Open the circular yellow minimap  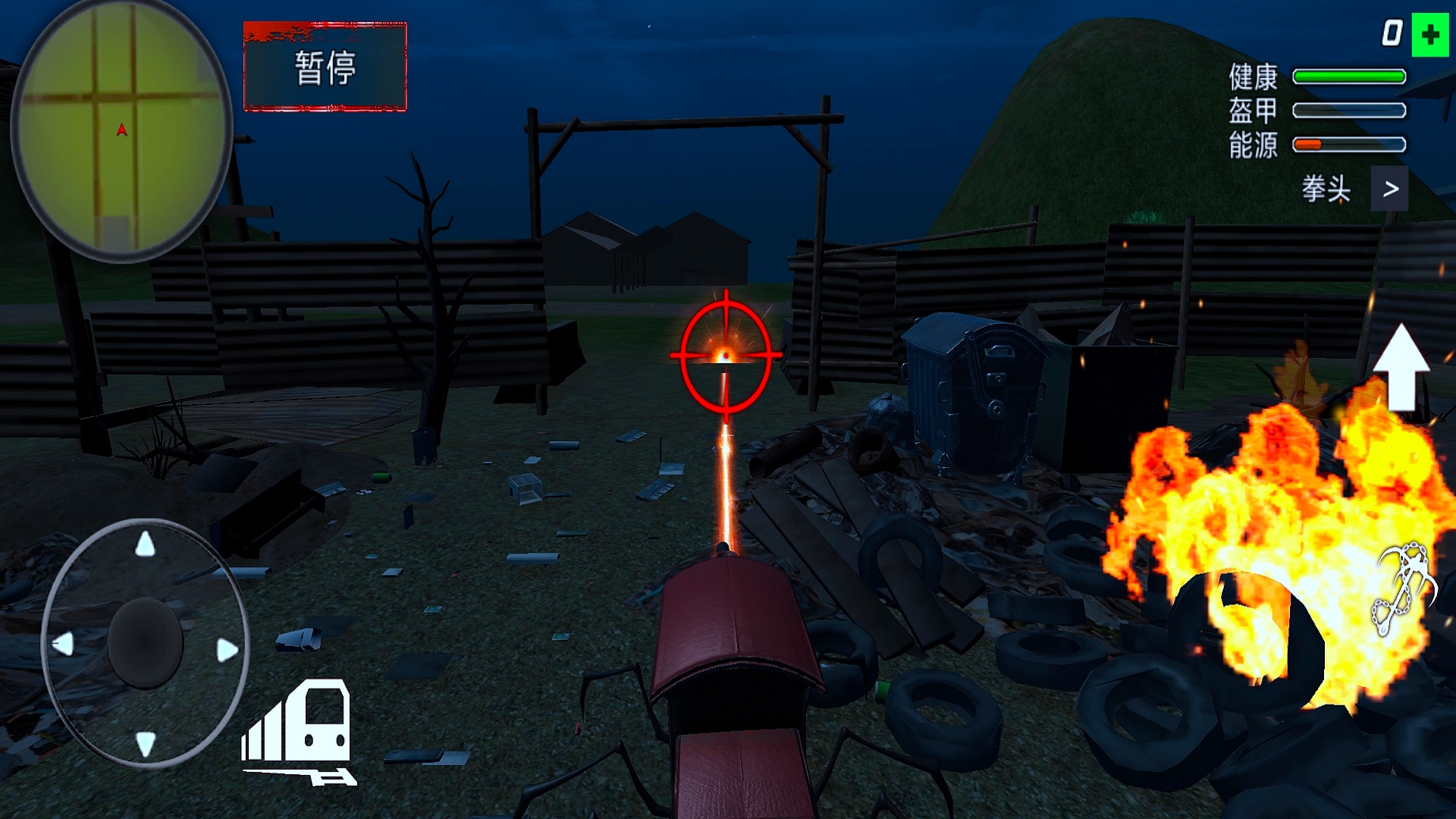tap(121, 130)
